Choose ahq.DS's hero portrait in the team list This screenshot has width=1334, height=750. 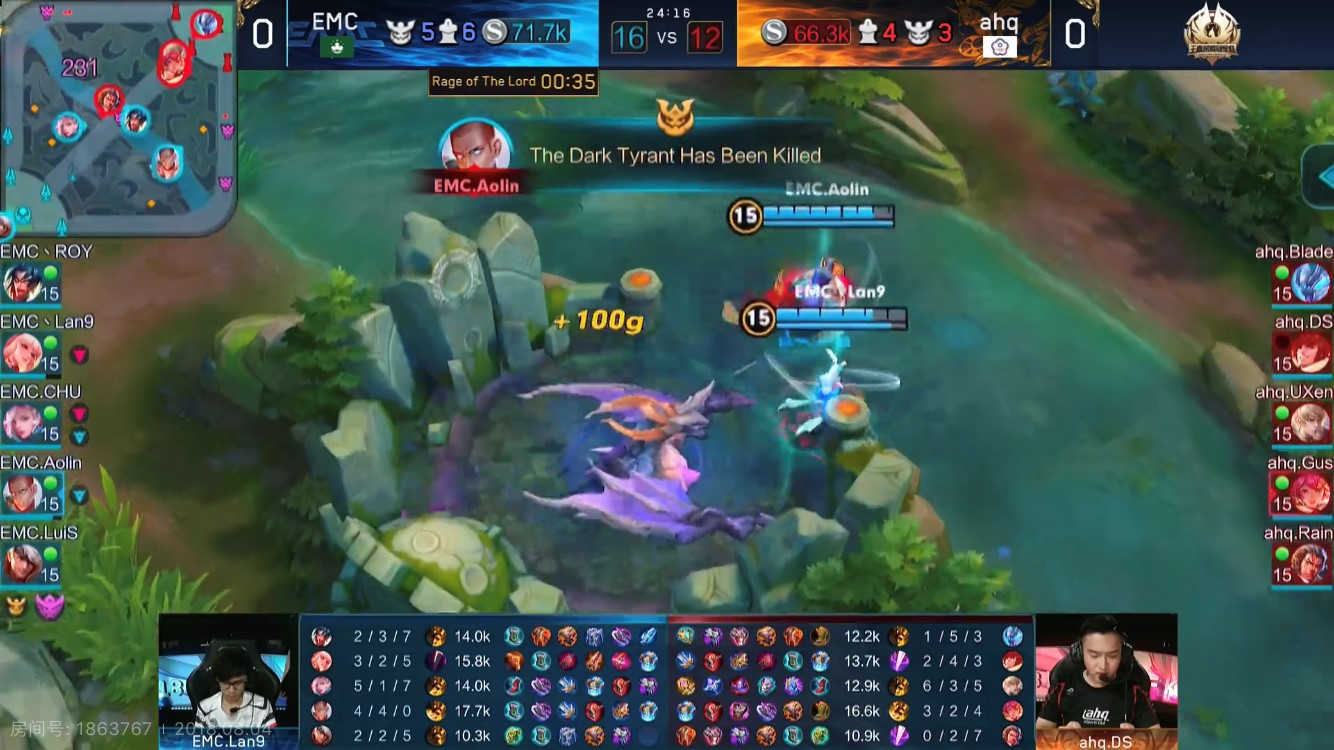(x=1310, y=353)
